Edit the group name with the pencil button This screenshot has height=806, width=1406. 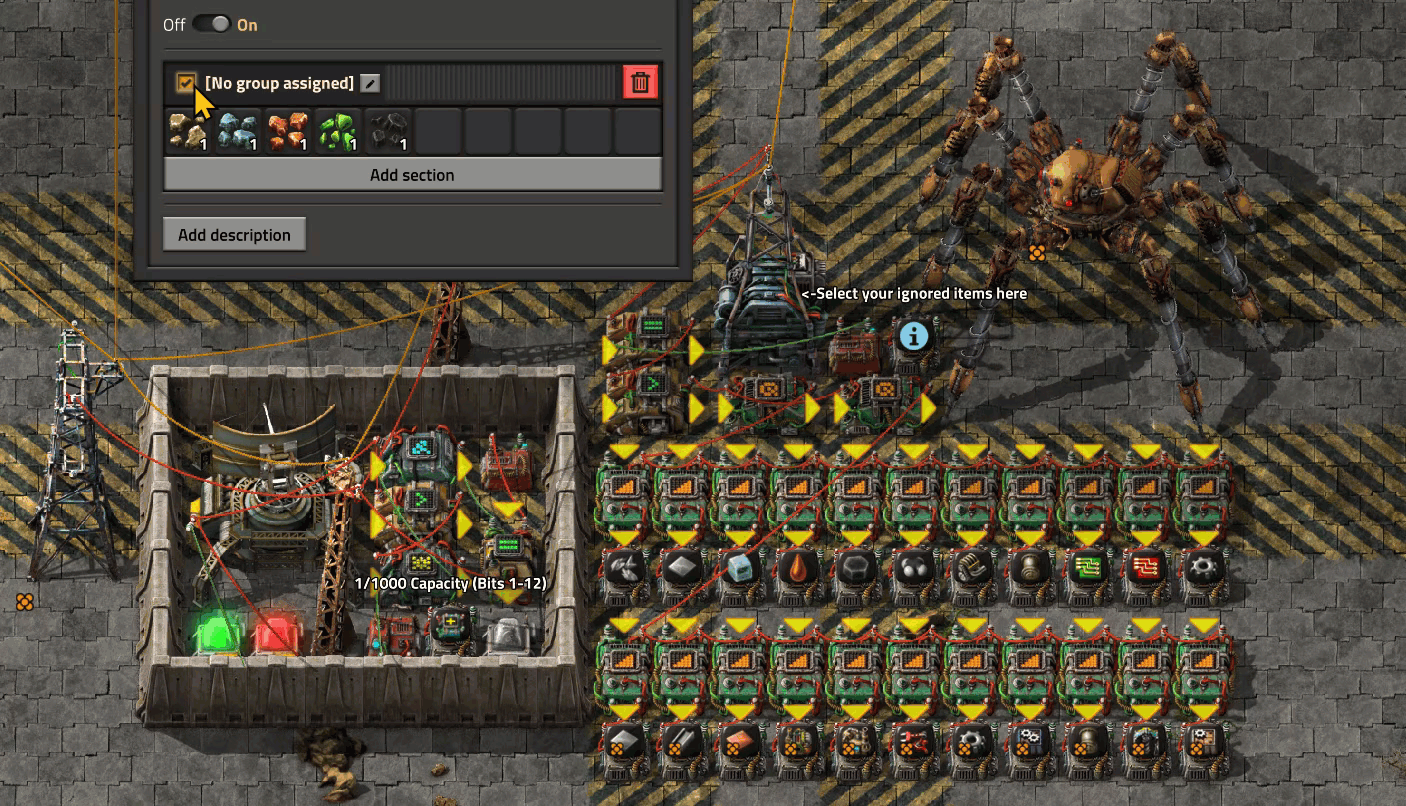click(x=370, y=83)
